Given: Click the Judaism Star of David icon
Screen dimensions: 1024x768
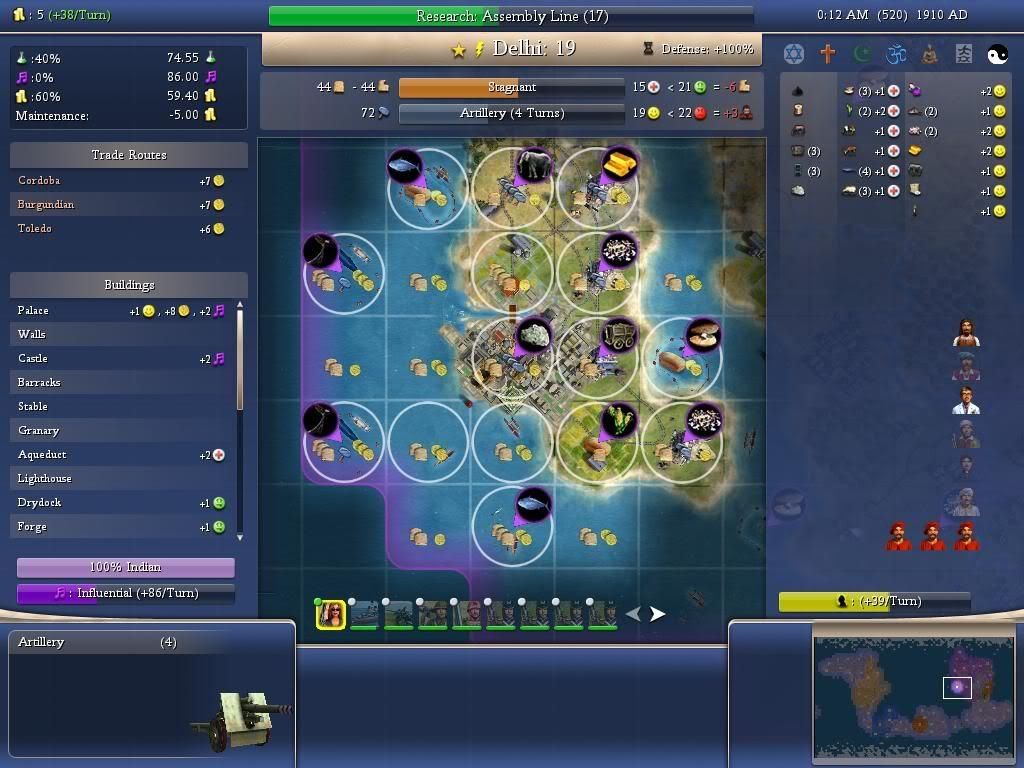Looking at the screenshot, I should pos(793,53).
